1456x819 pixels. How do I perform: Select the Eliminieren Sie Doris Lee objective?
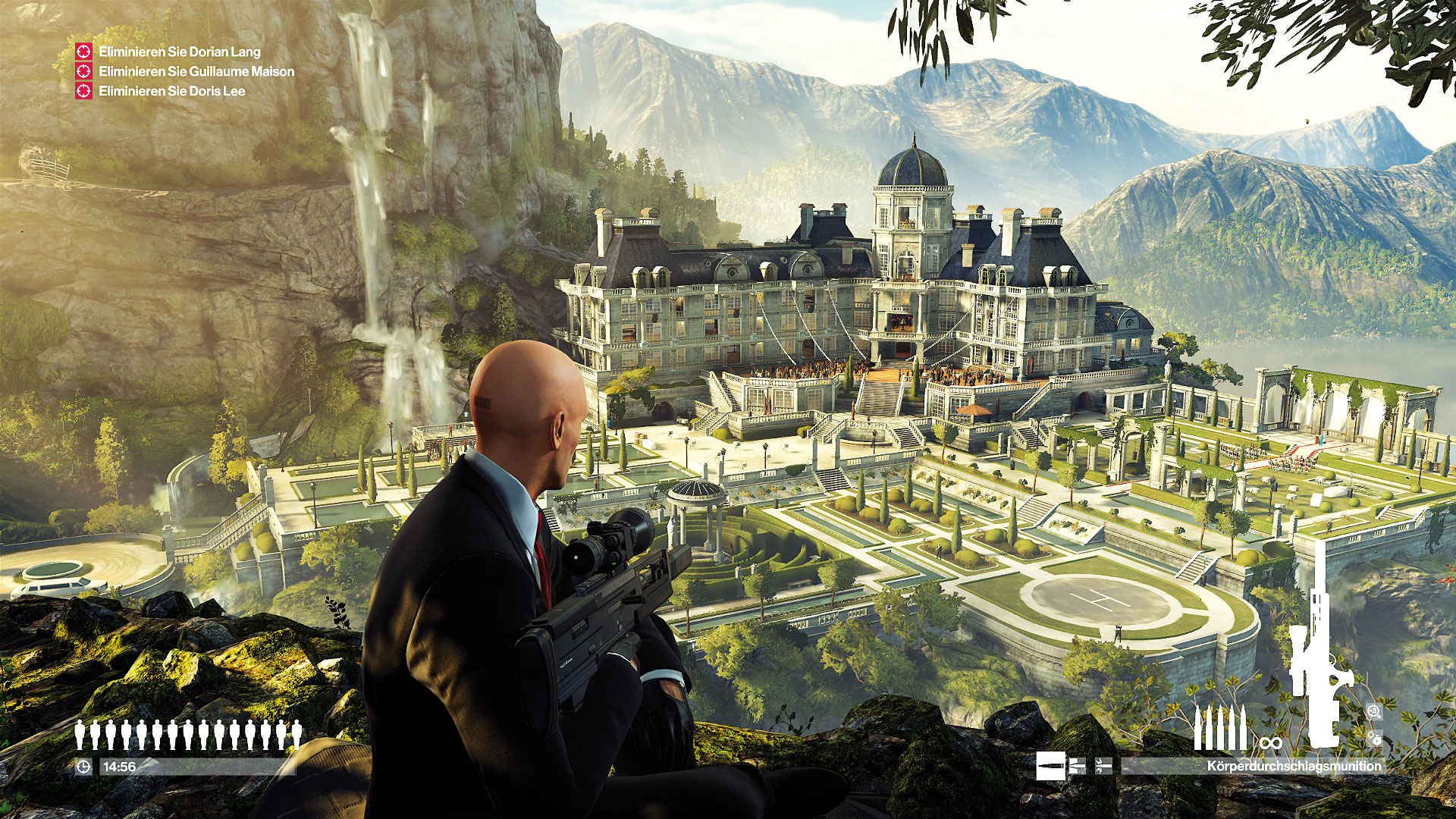[171, 91]
